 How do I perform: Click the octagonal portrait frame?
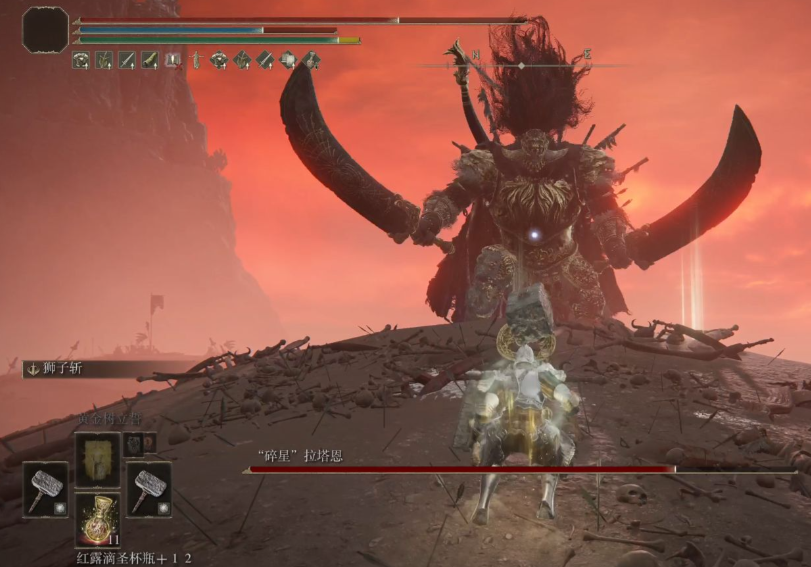click(45, 30)
